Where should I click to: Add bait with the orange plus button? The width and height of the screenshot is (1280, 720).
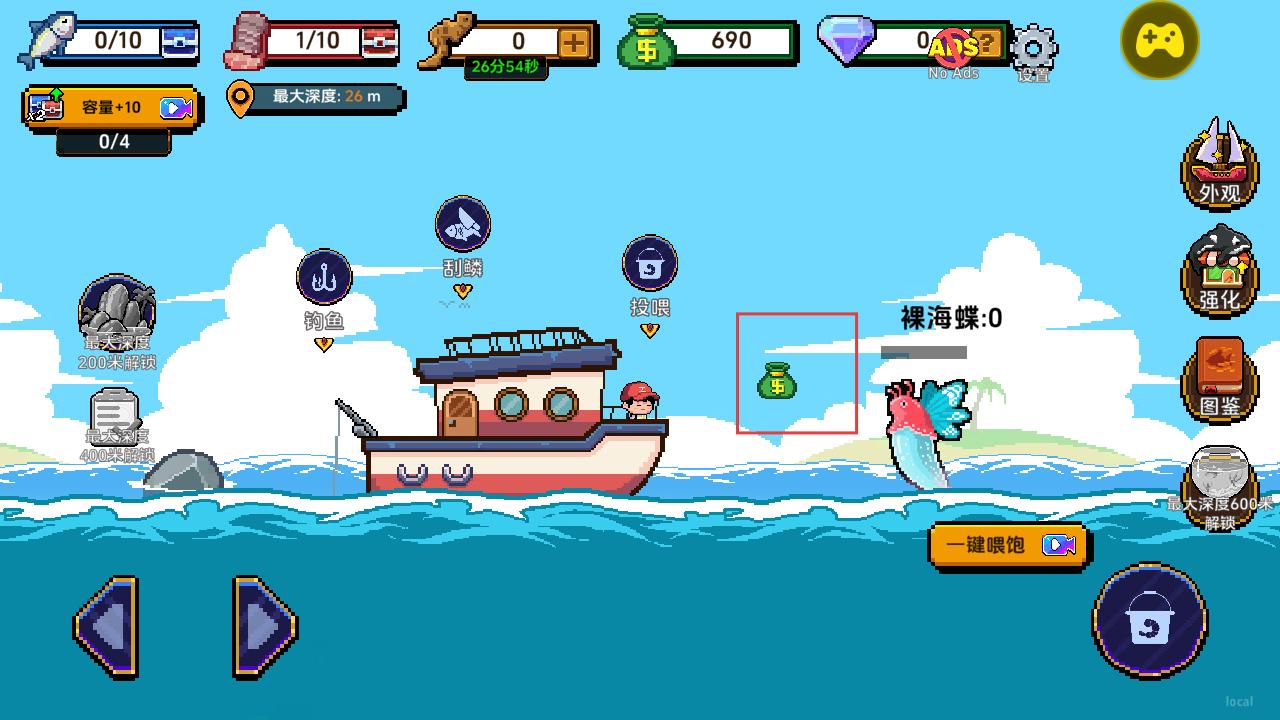(x=574, y=42)
